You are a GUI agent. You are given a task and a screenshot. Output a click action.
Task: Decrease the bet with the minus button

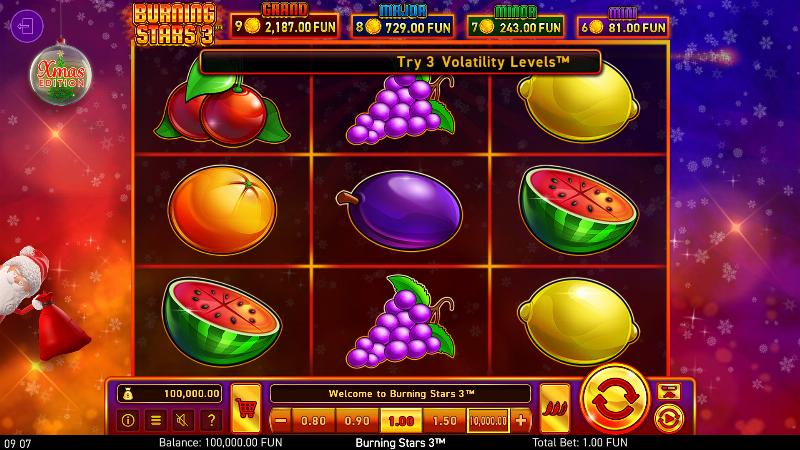pos(281,420)
